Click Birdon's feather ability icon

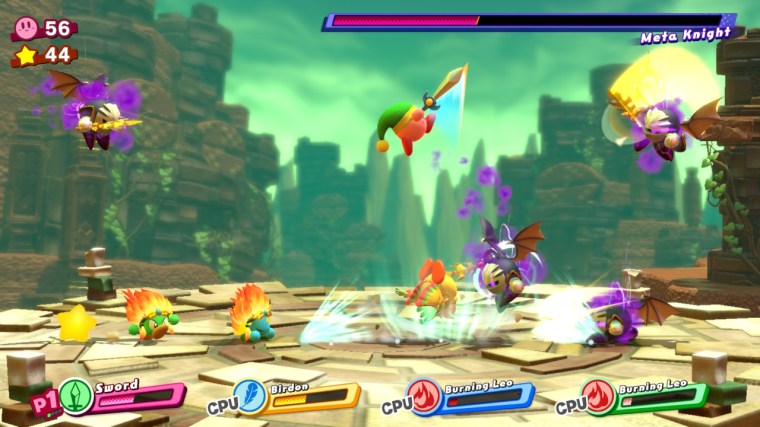click(x=250, y=397)
